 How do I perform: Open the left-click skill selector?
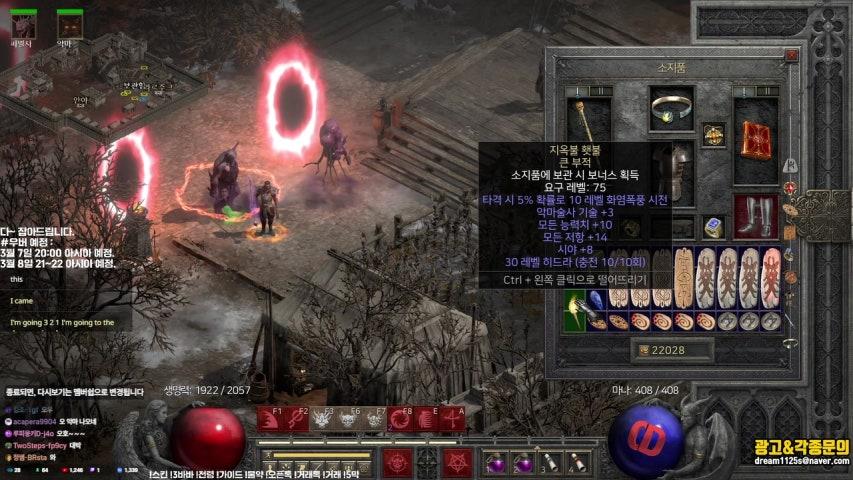coord(398,462)
